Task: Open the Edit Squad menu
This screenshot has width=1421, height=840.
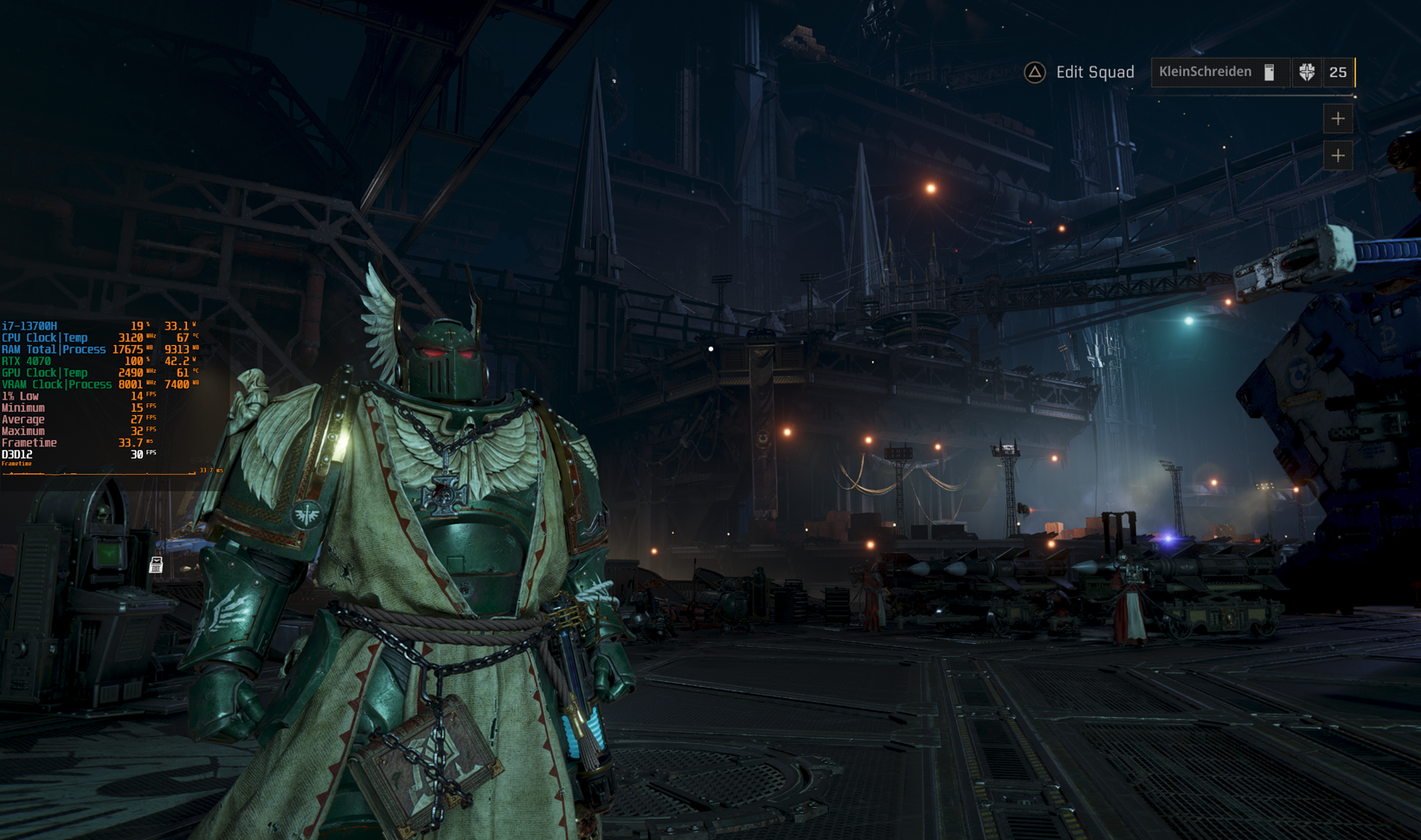Action: (x=1094, y=72)
